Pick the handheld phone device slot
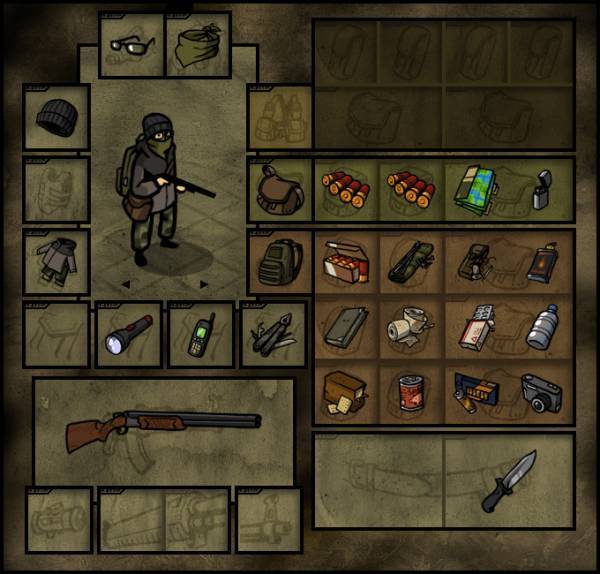Viewport: 600px width, 574px height. click(x=200, y=335)
